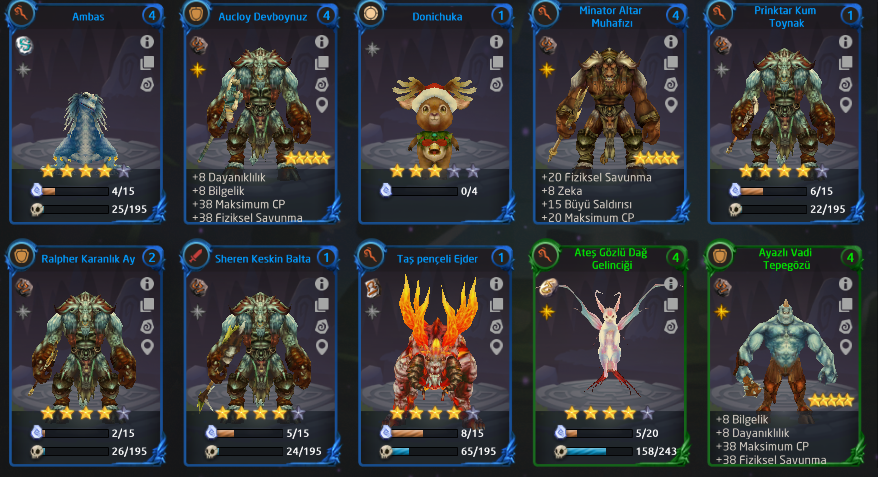Click the spiral icon on Ayazlı Vadi Tepegözü
The height and width of the screenshot is (477, 878).
[x=845, y=326]
